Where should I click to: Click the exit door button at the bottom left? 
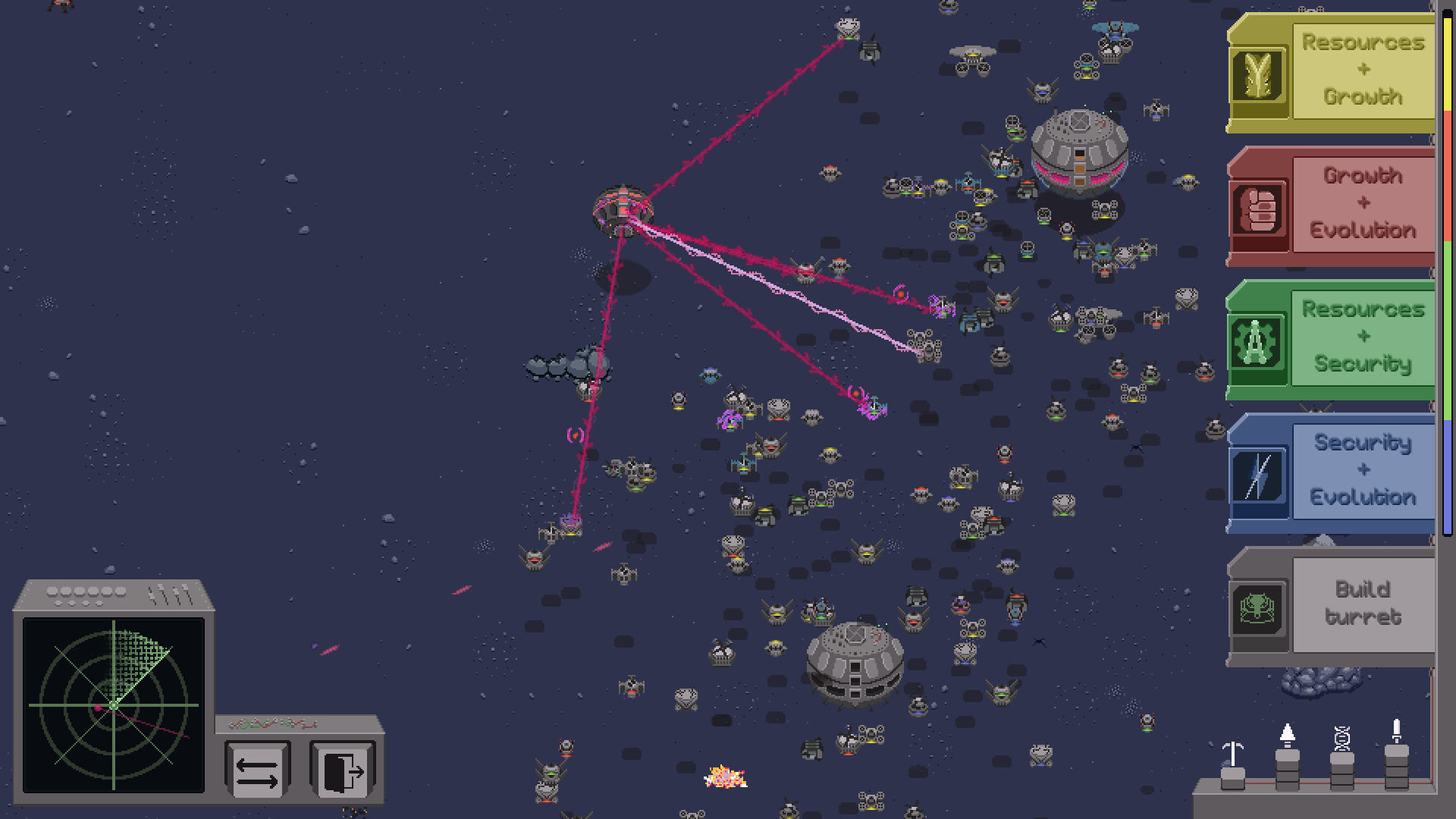click(343, 770)
